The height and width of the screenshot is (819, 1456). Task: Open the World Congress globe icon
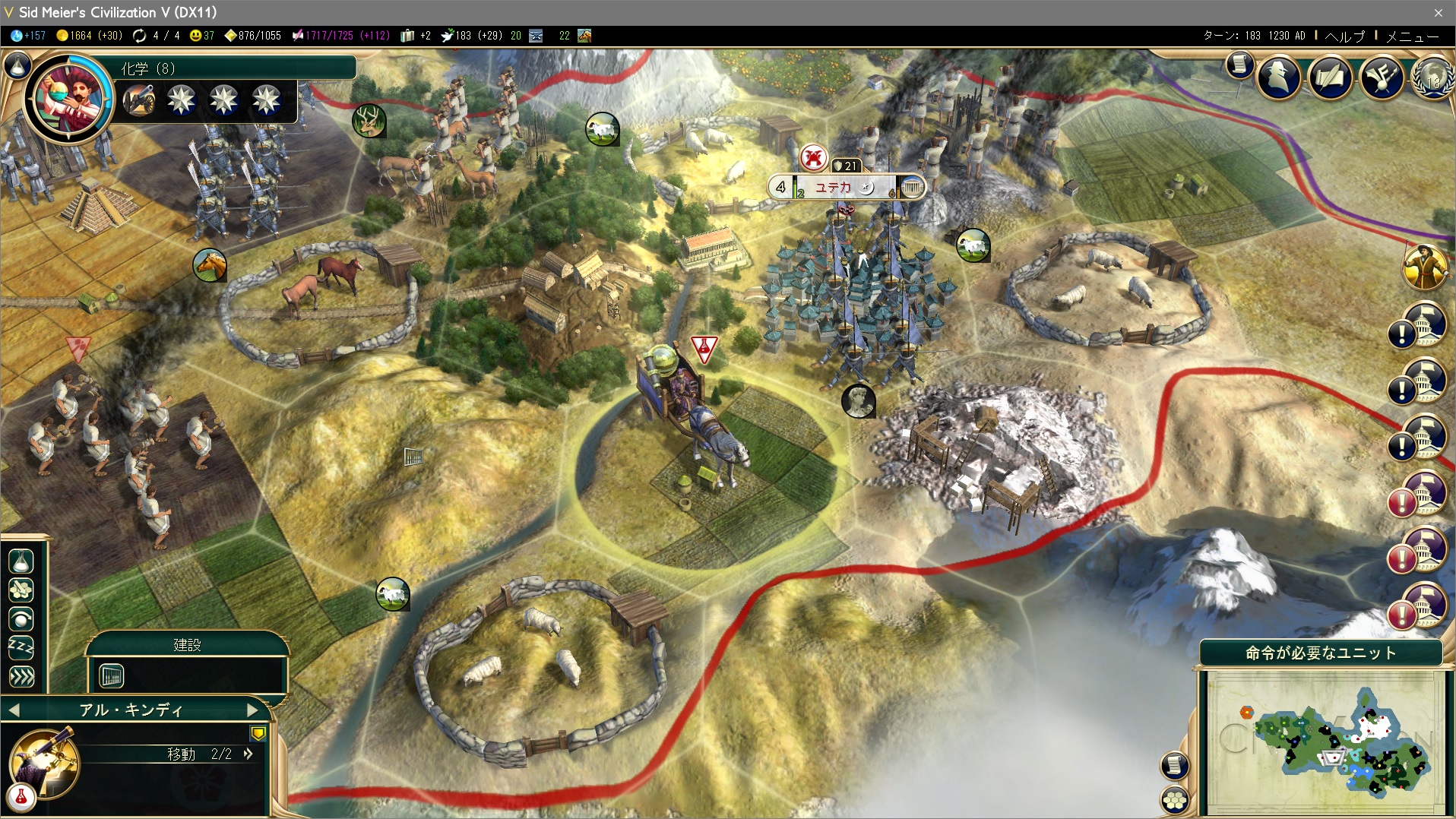click(x=1432, y=77)
